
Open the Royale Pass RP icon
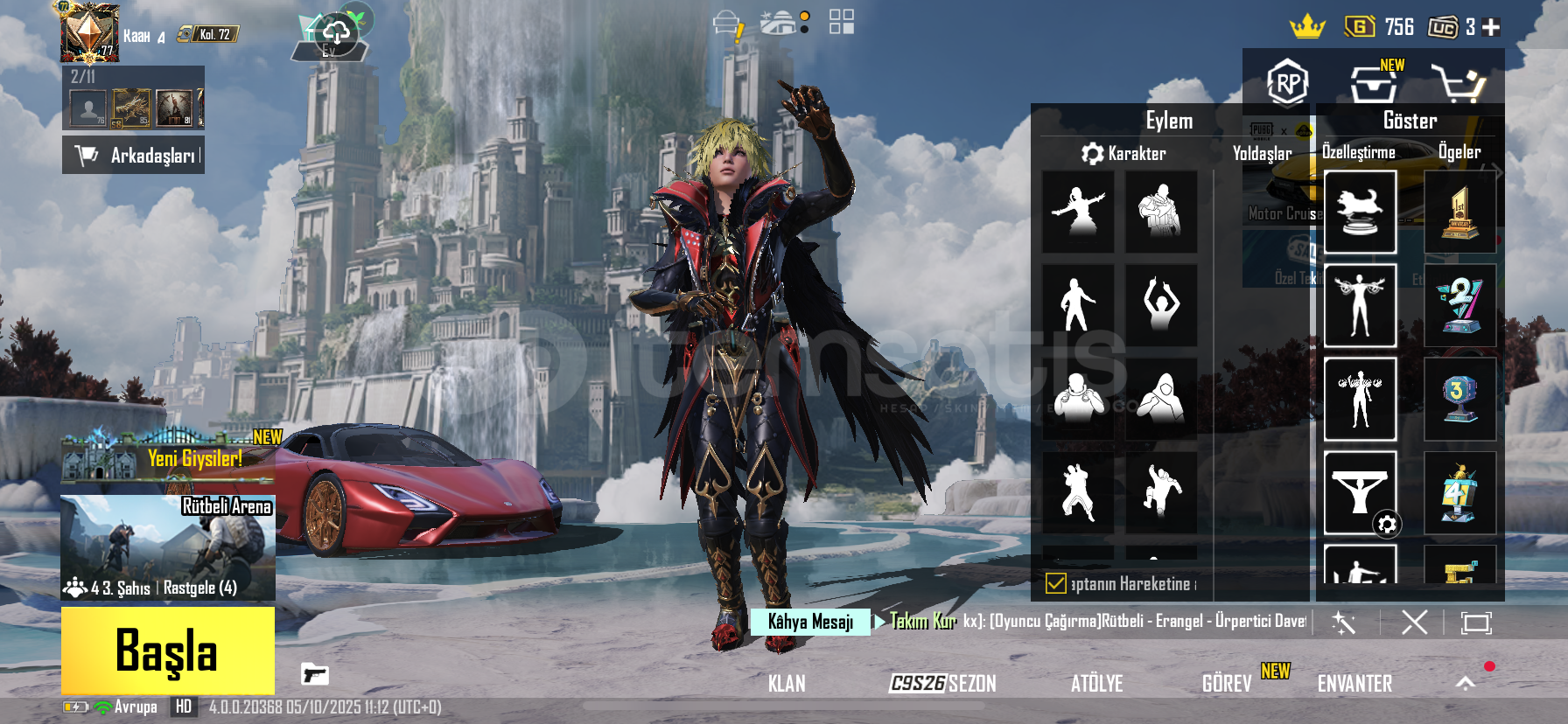tap(1287, 83)
